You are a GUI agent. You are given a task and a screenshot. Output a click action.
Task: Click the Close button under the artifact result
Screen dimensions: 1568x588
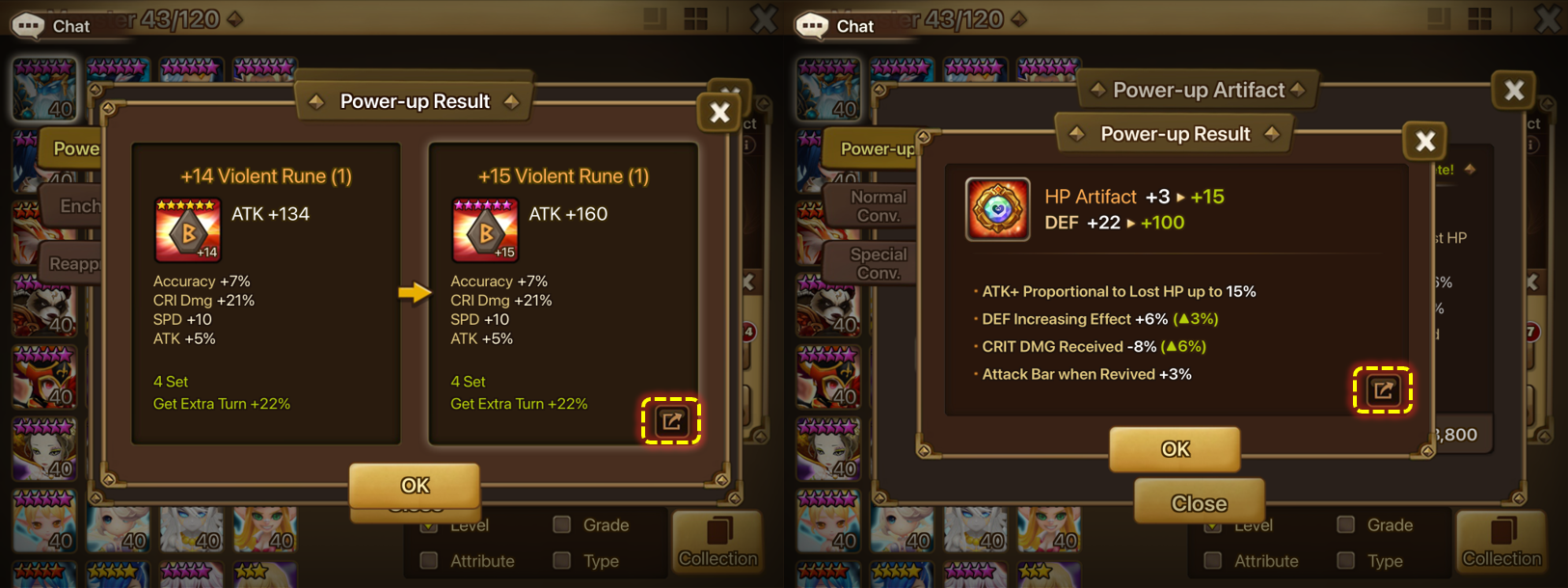1199,503
